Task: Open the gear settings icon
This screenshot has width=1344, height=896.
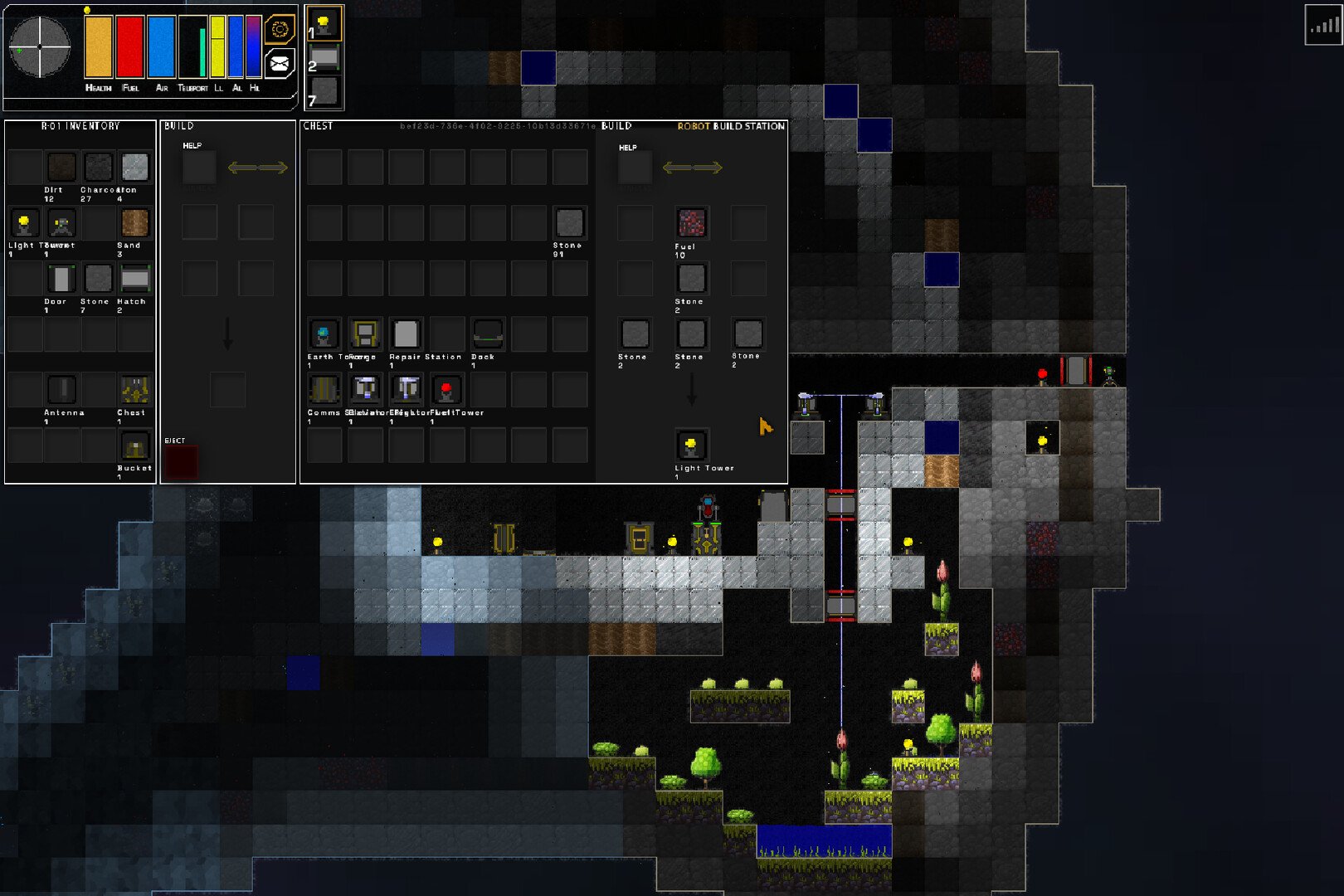Action: 280,30
